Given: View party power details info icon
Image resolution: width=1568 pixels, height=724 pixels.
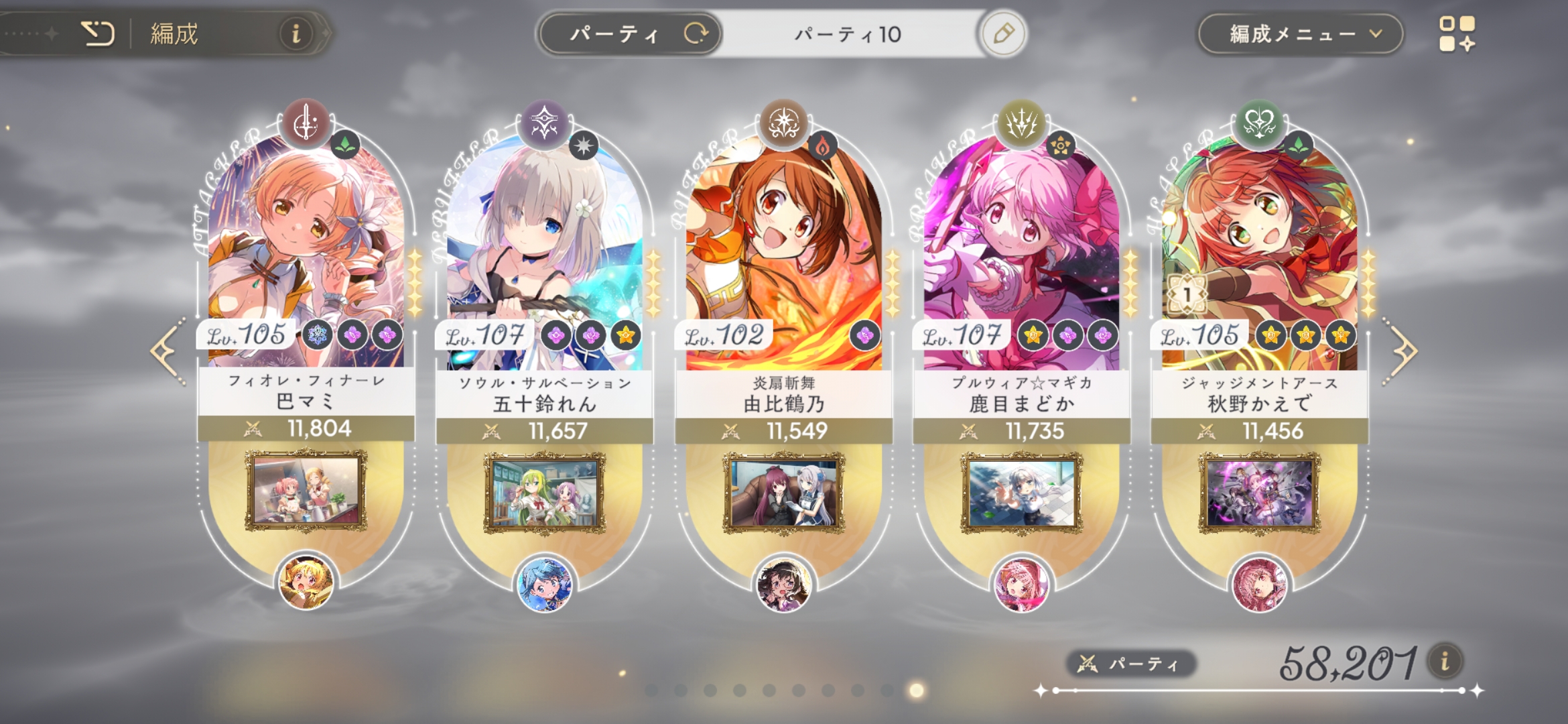Looking at the screenshot, I should coord(1445,662).
